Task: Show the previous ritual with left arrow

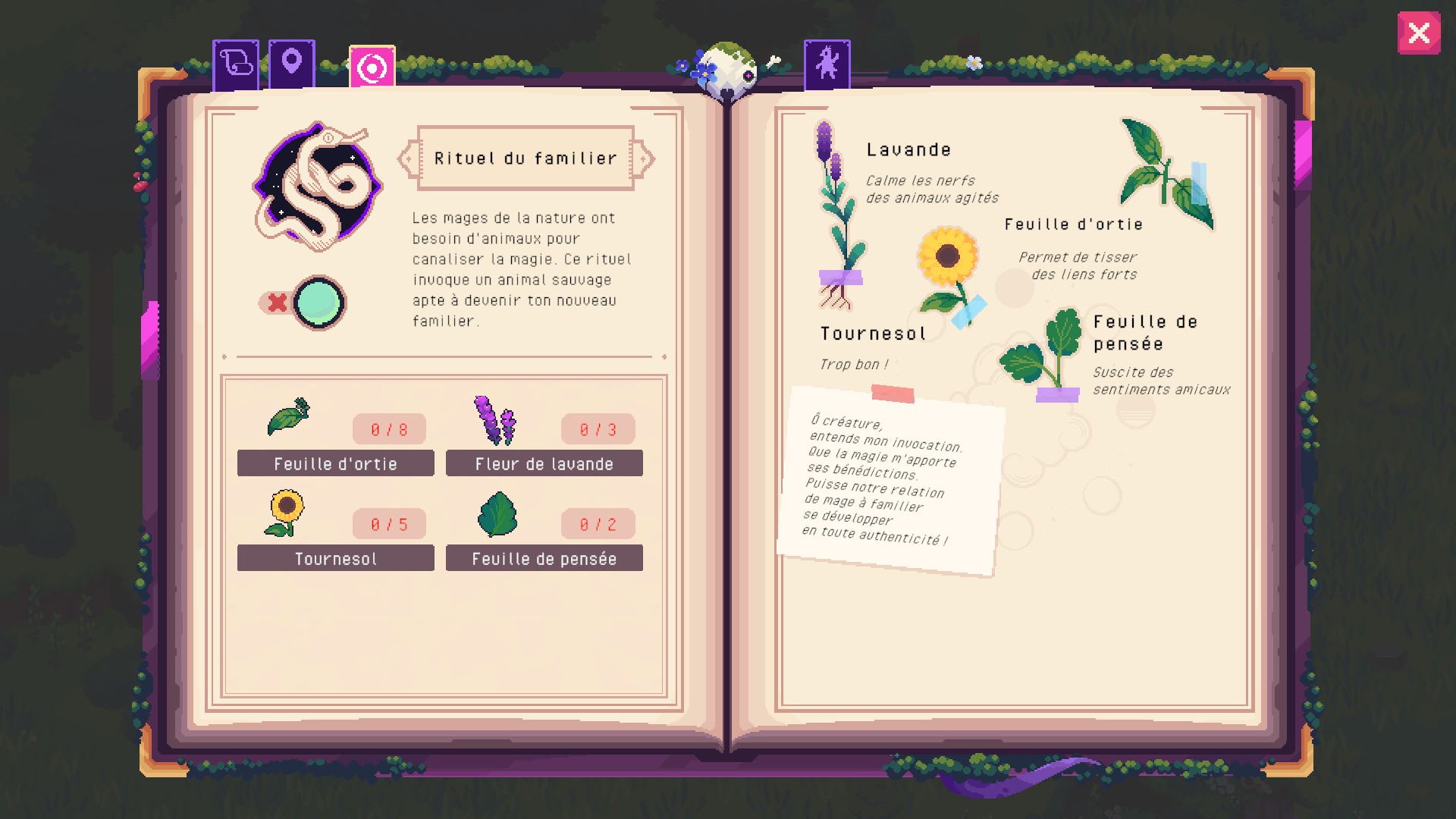Action: tap(408, 159)
